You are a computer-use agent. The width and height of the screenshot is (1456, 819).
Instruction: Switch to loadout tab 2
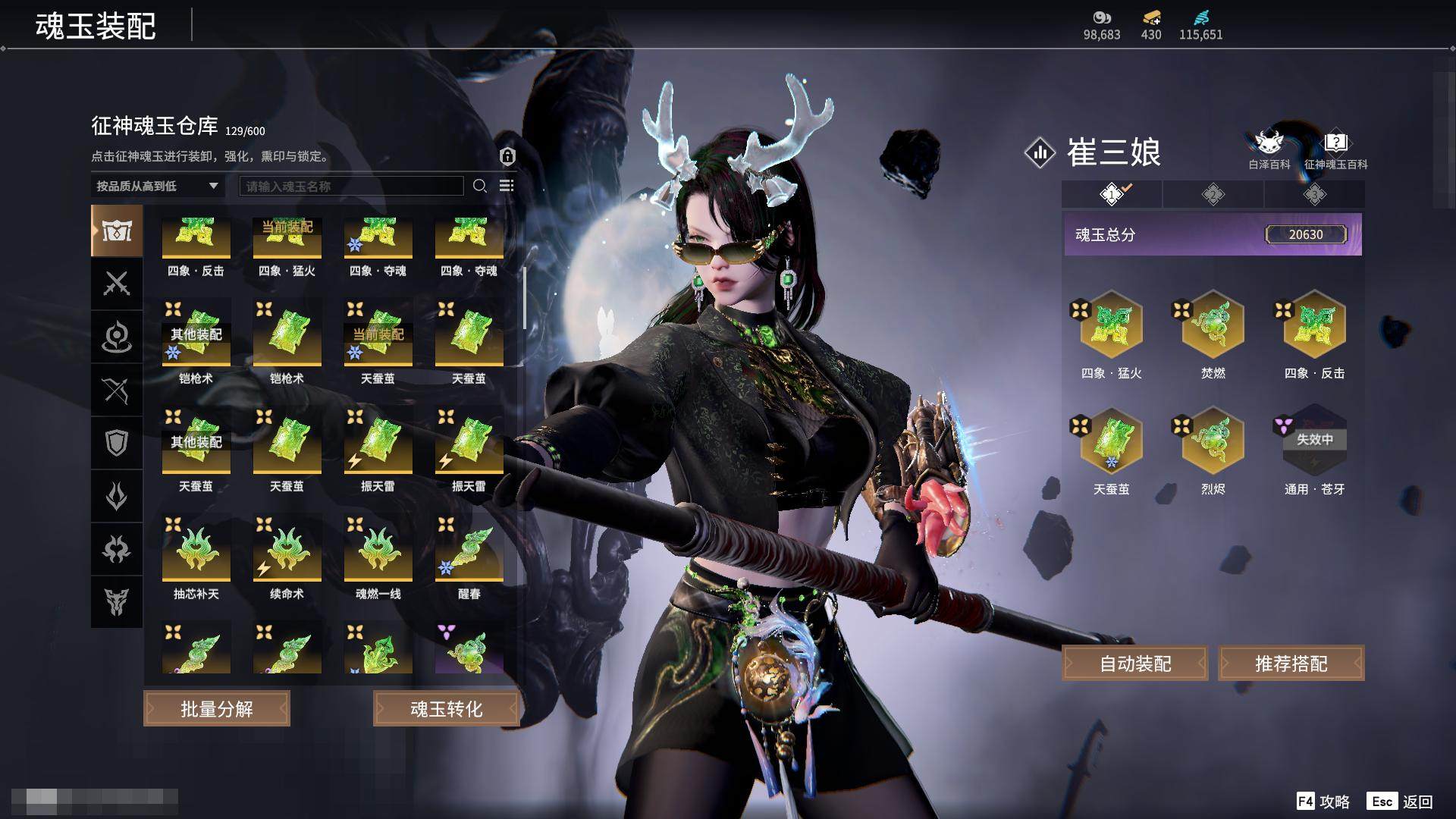point(1213,195)
